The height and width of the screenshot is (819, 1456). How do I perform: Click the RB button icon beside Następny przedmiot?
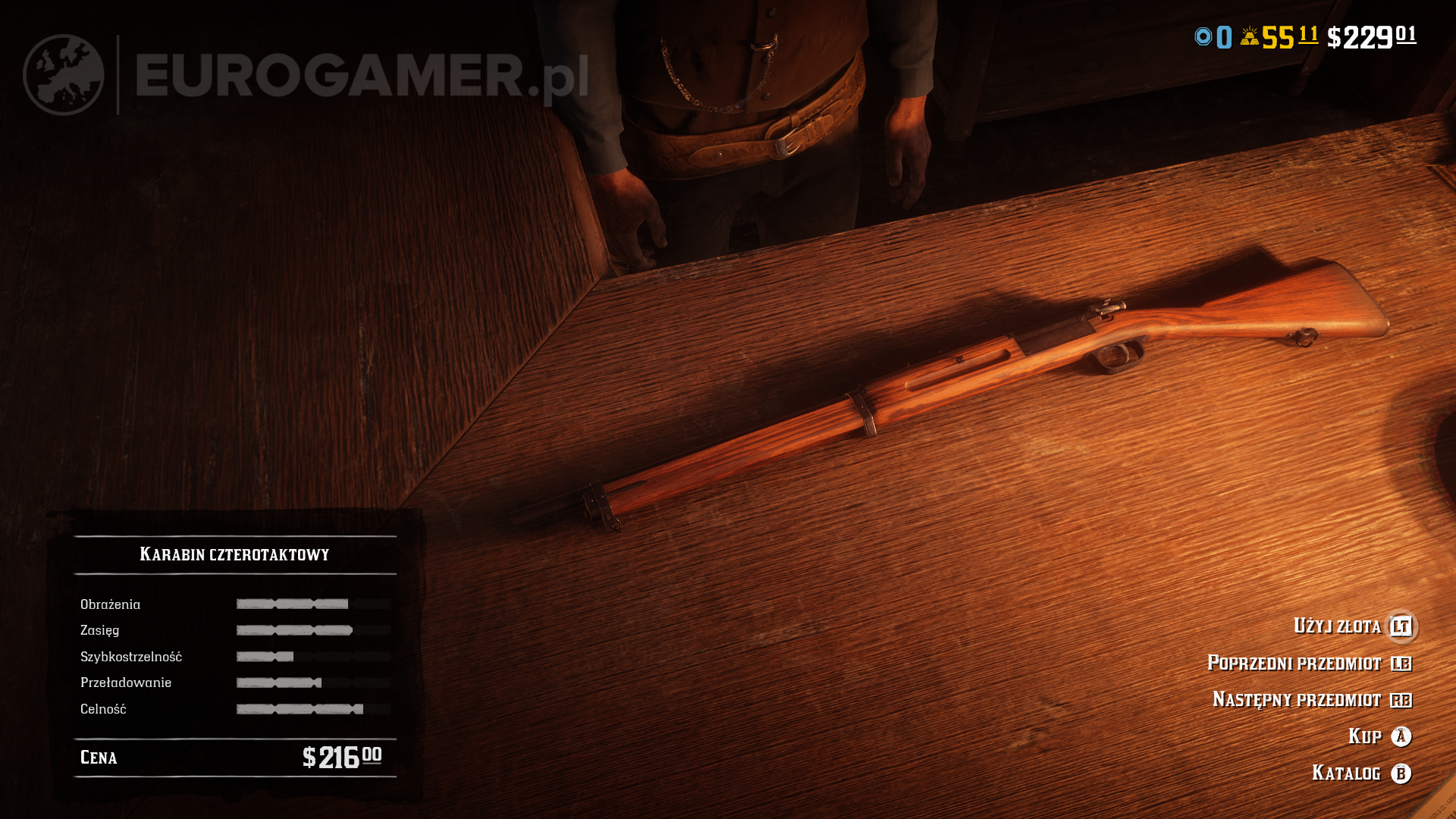[x=1402, y=700]
